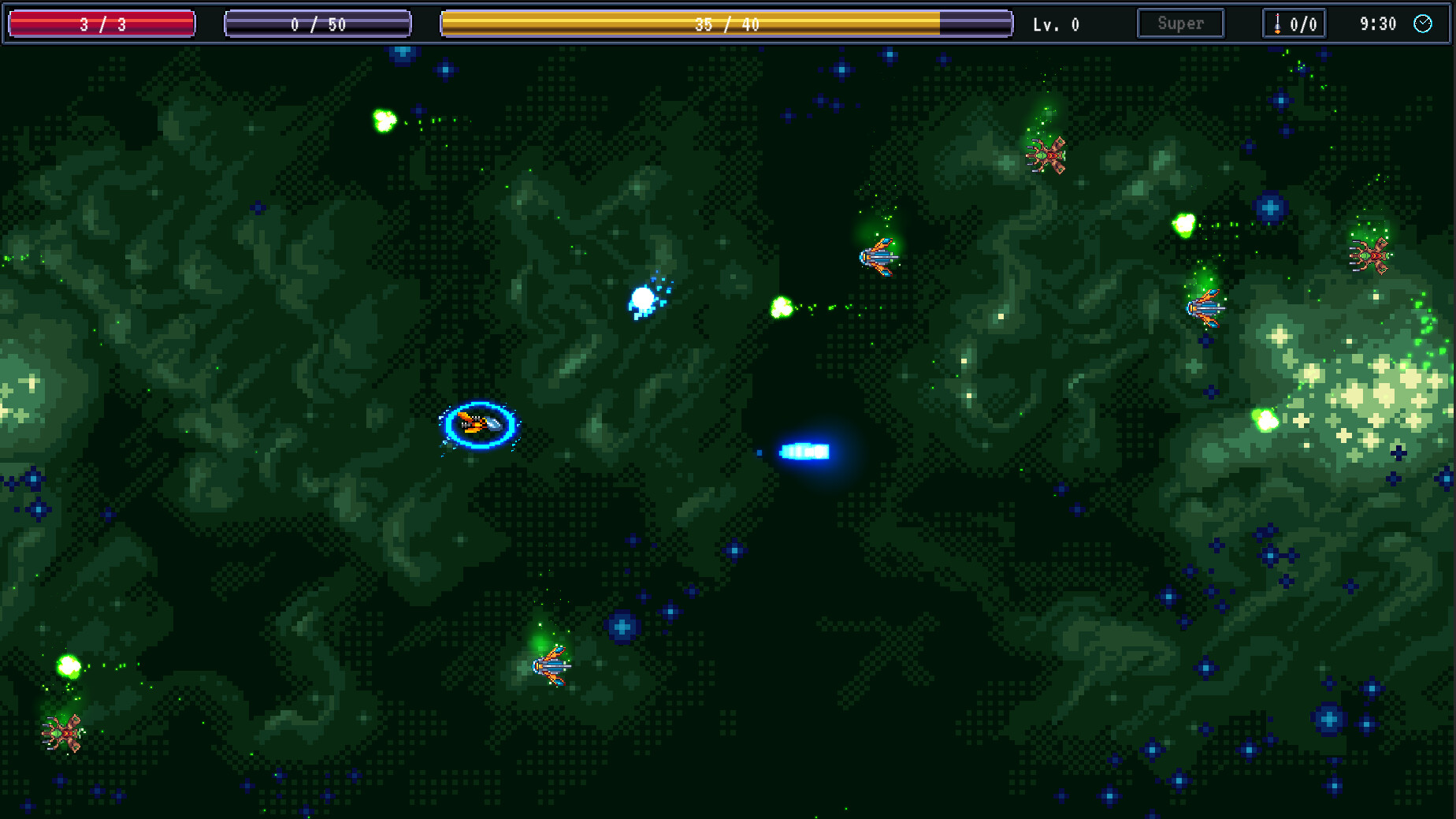Click the red health bar showing 3/3
The width and height of the screenshot is (1456, 819).
click(x=101, y=24)
